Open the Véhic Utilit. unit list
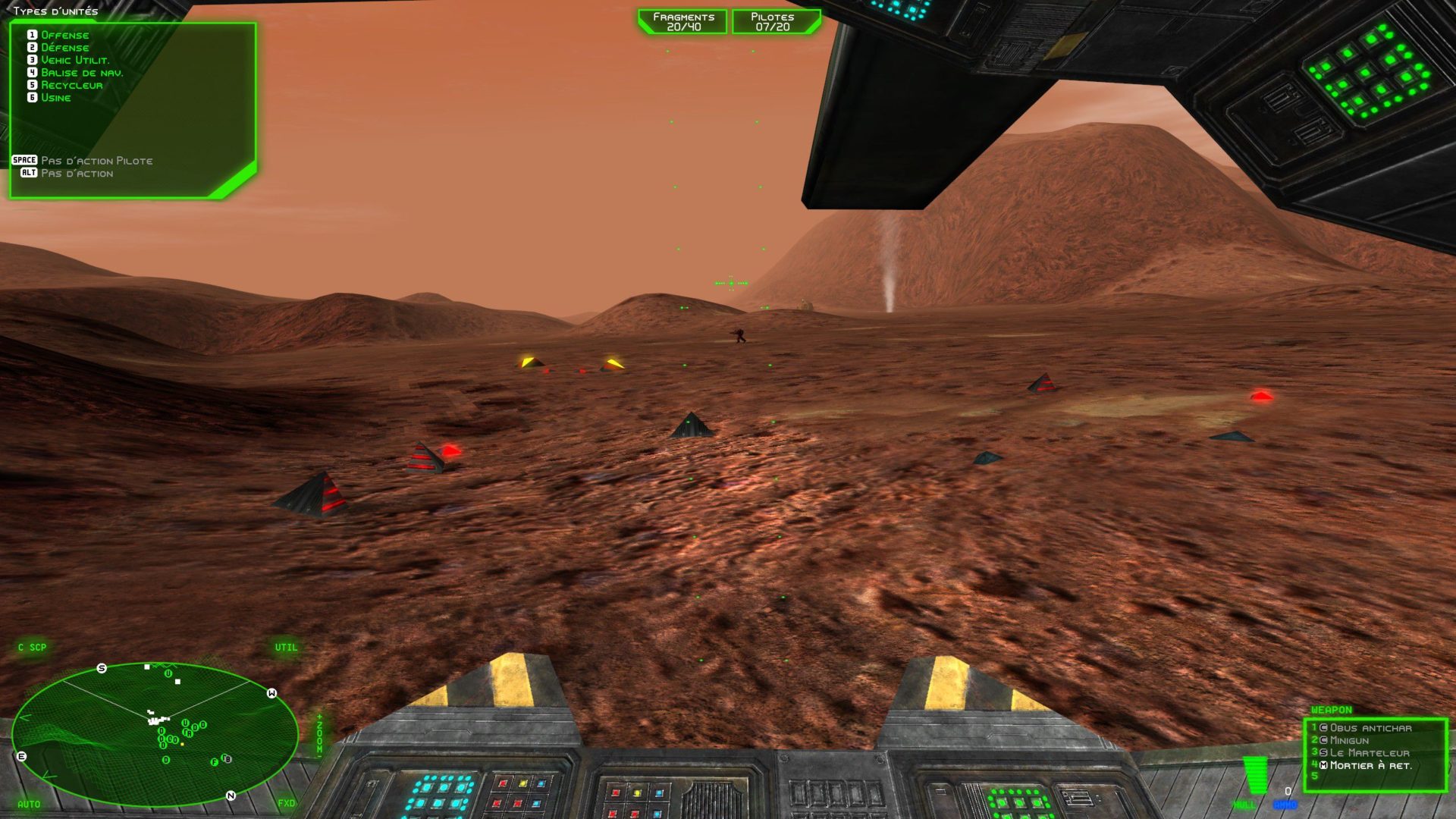 click(x=74, y=60)
